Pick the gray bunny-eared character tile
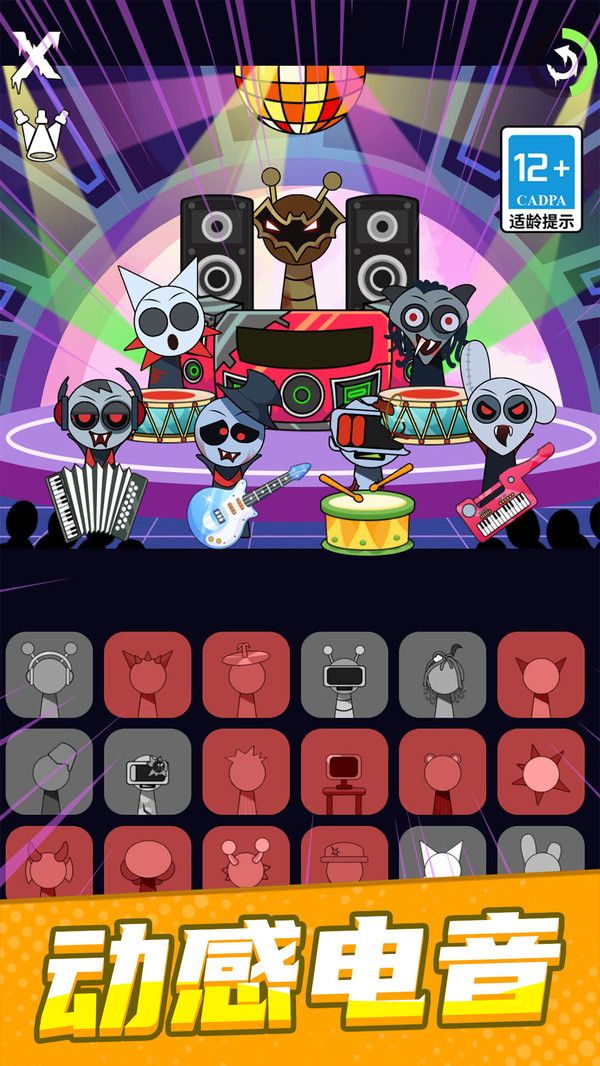This screenshot has height=1066, width=600. (541, 856)
